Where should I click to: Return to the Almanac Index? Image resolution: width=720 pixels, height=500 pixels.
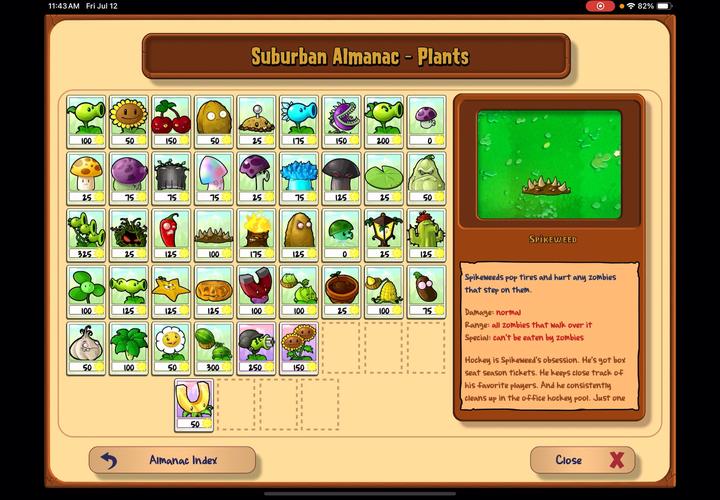172,460
